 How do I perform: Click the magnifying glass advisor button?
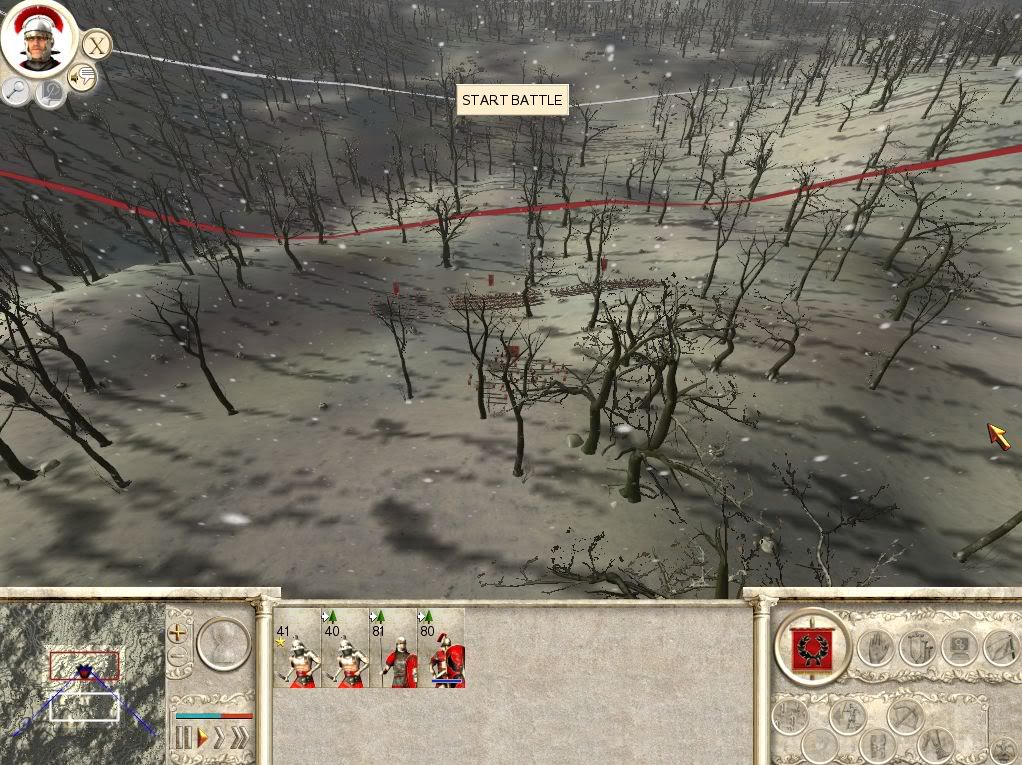16,92
